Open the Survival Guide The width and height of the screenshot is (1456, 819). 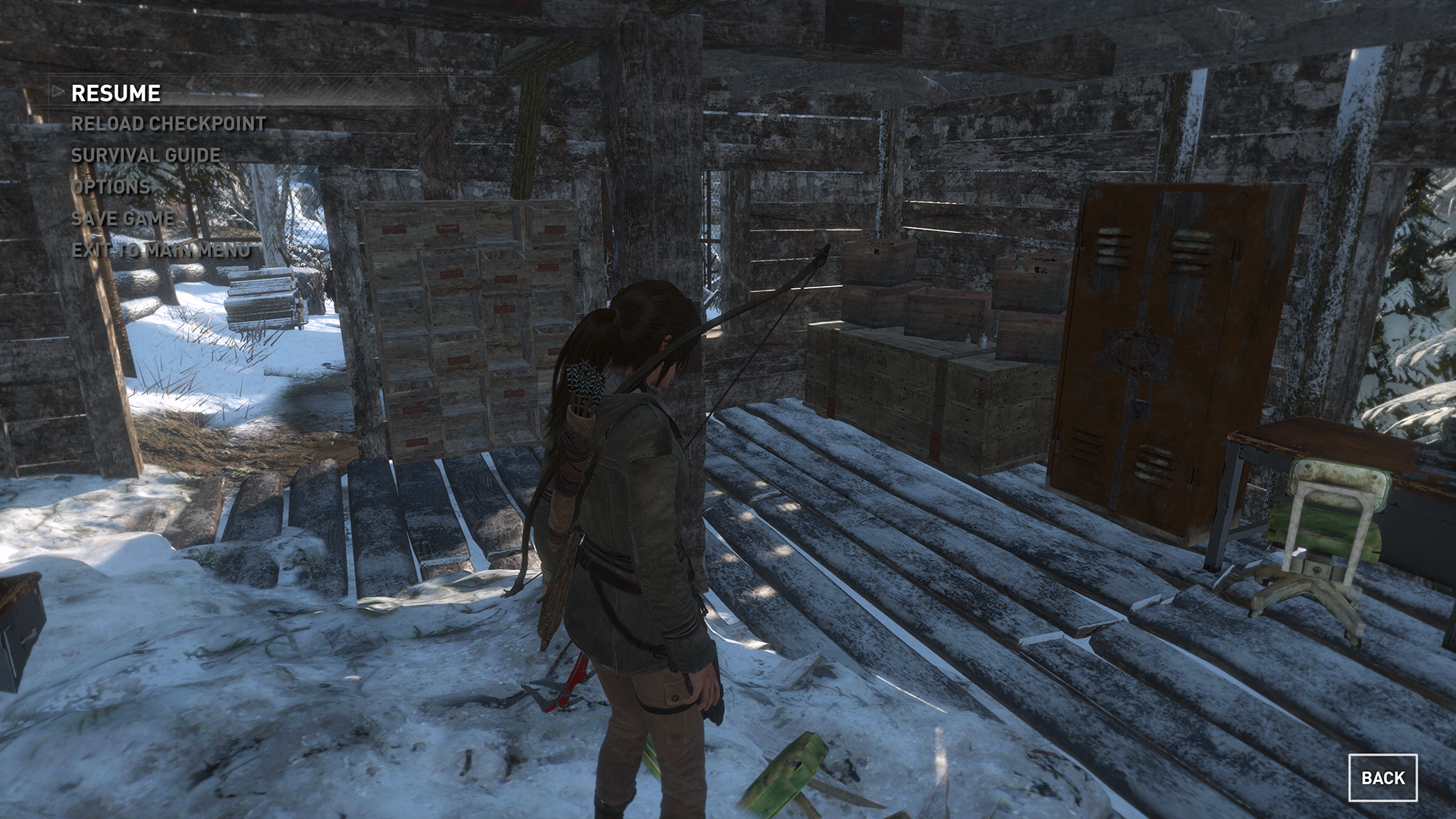tap(146, 155)
